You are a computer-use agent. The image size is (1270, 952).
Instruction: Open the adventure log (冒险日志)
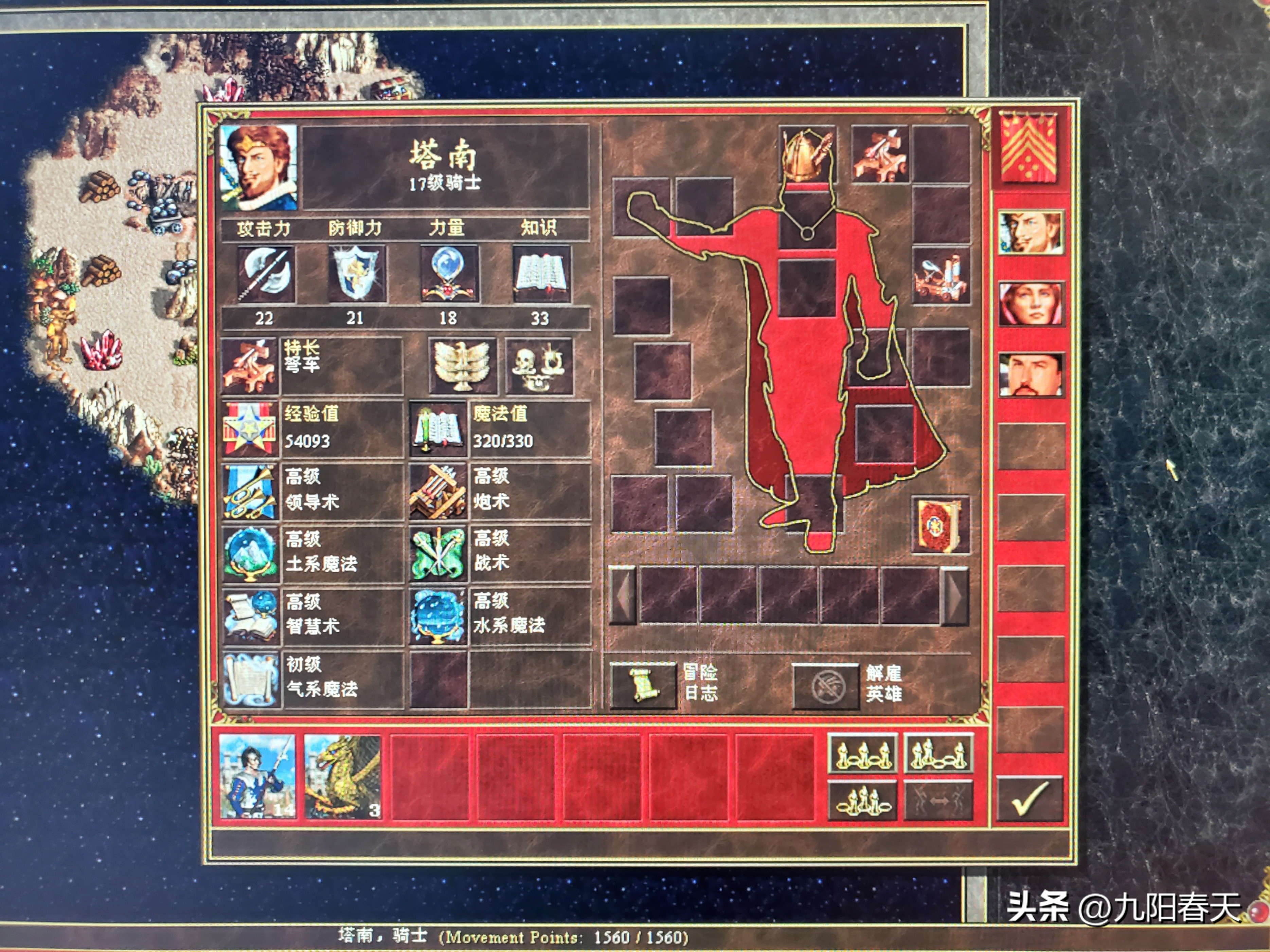643,686
